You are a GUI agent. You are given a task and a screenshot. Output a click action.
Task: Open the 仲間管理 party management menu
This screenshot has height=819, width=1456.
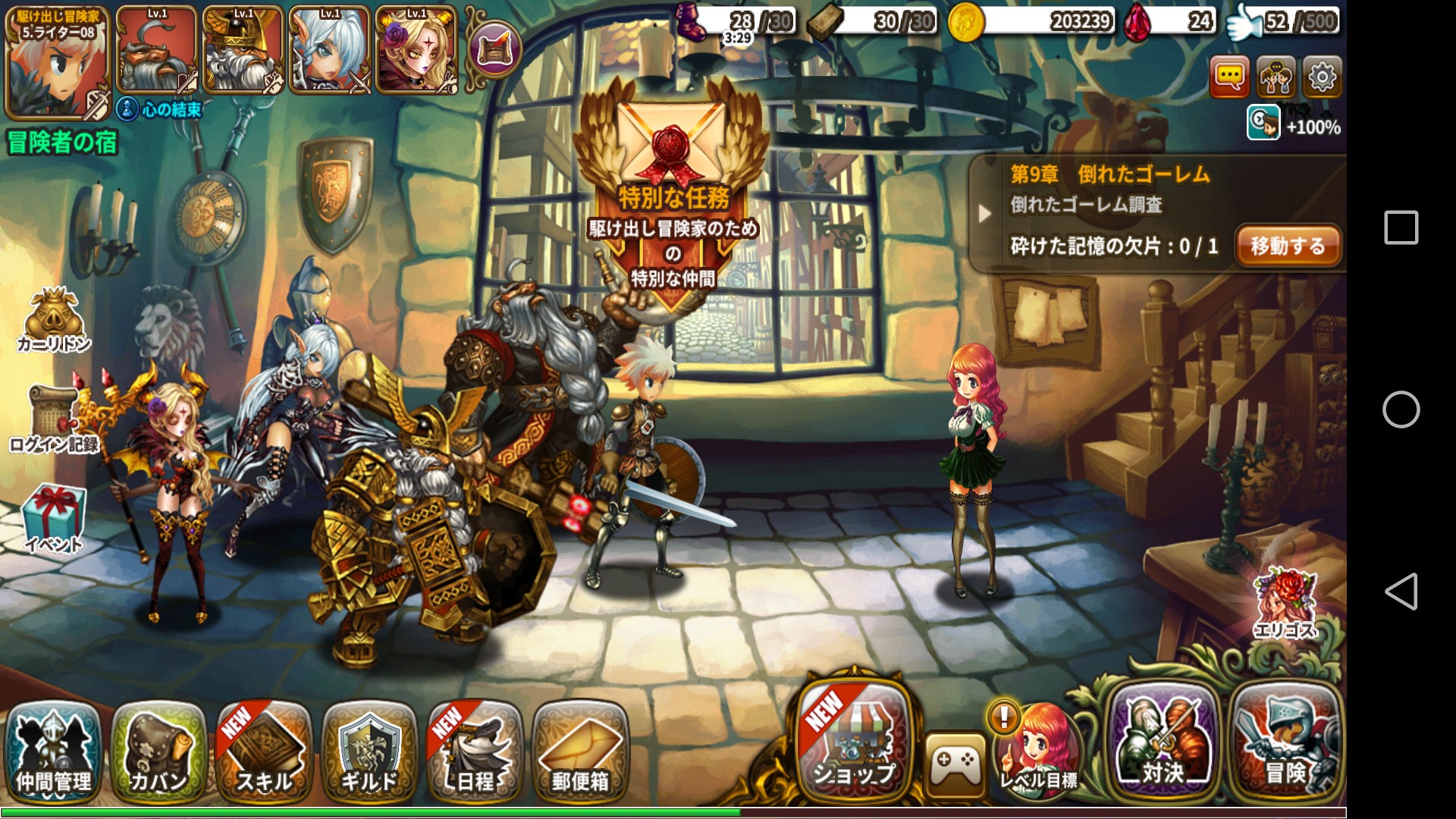pyautogui.click(x=54, y=752)
